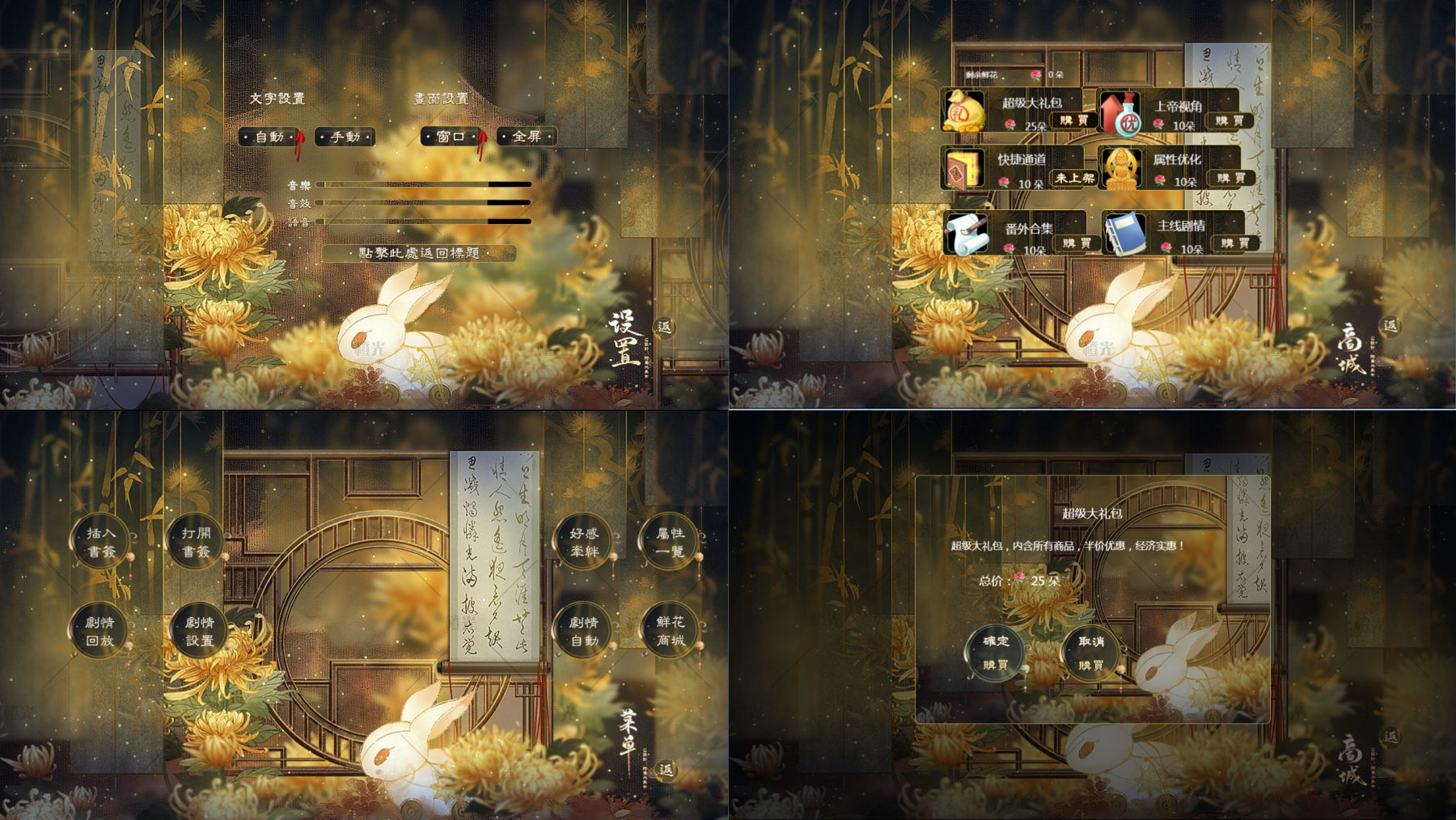Switch display to 全屏 fullscreen
Screen dimensions: 1456x820
pos(527,137)
